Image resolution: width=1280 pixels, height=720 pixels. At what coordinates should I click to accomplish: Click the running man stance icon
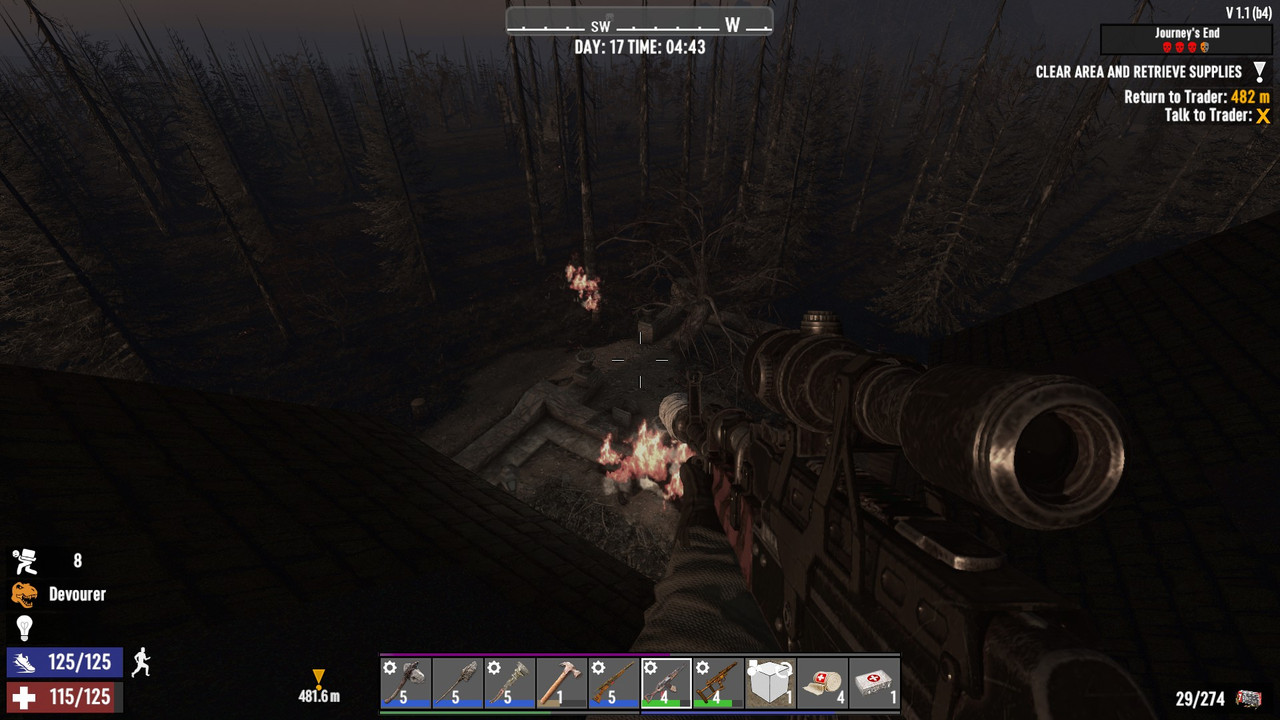[141, 661]
